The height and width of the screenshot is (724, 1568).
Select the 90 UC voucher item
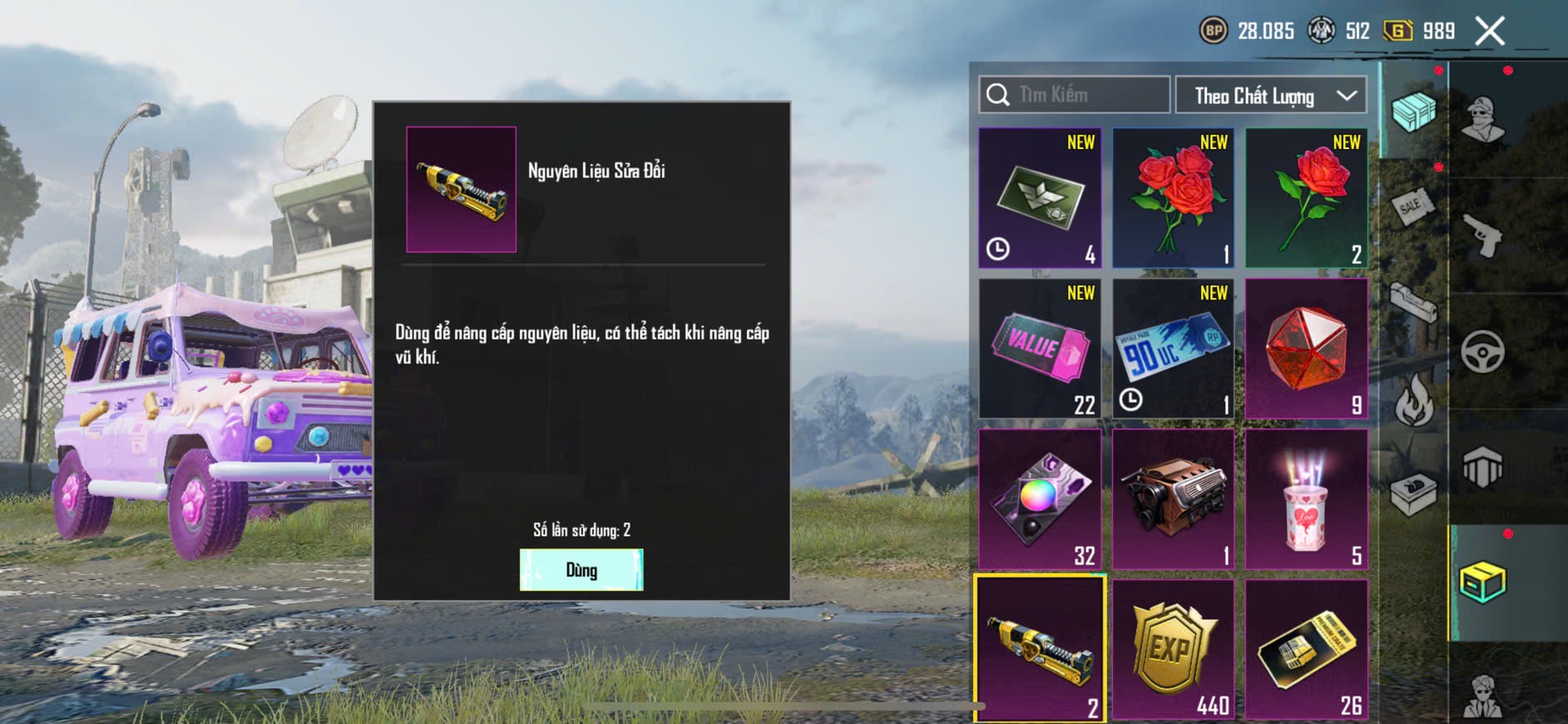pos(1173,349)
